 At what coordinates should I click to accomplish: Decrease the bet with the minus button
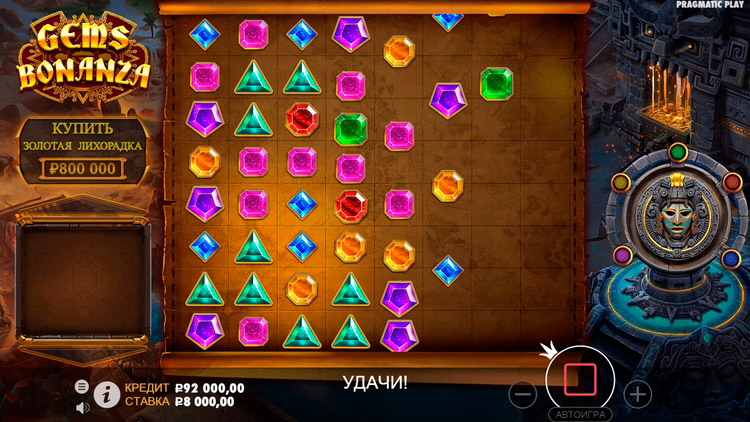click(523, 393)
